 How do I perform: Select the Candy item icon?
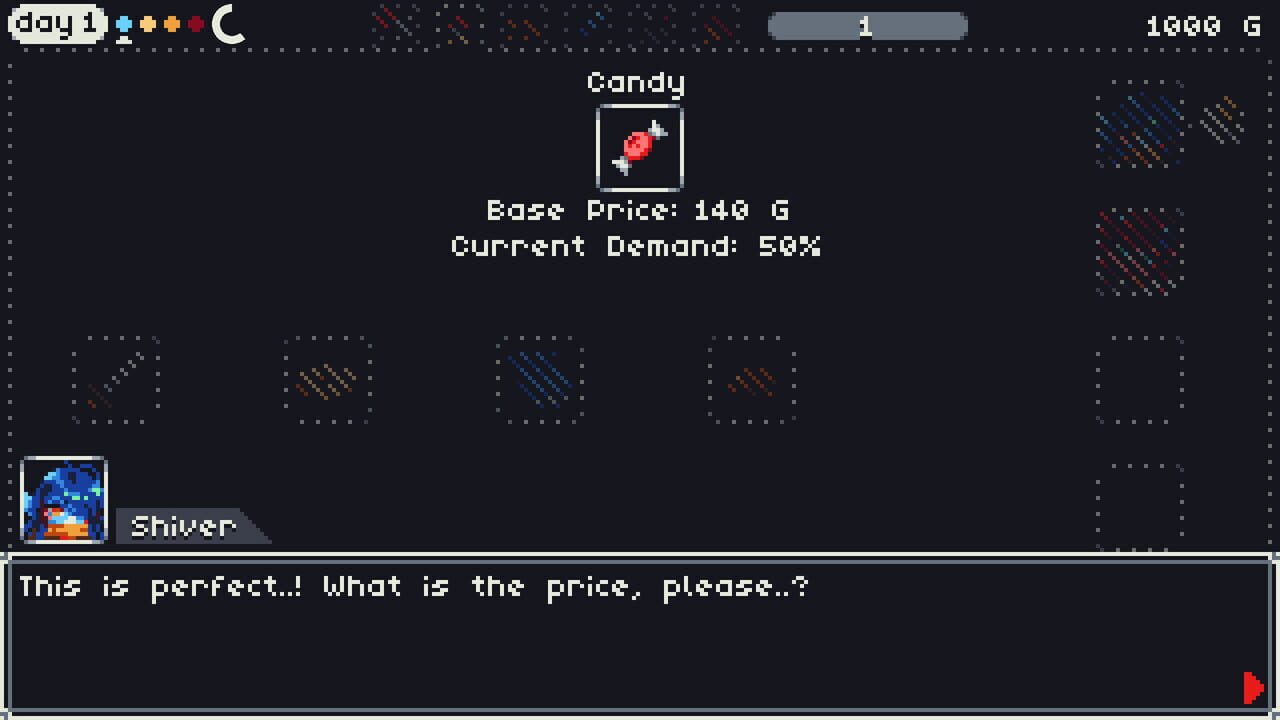pyautogui.click(x=638, y=148)
